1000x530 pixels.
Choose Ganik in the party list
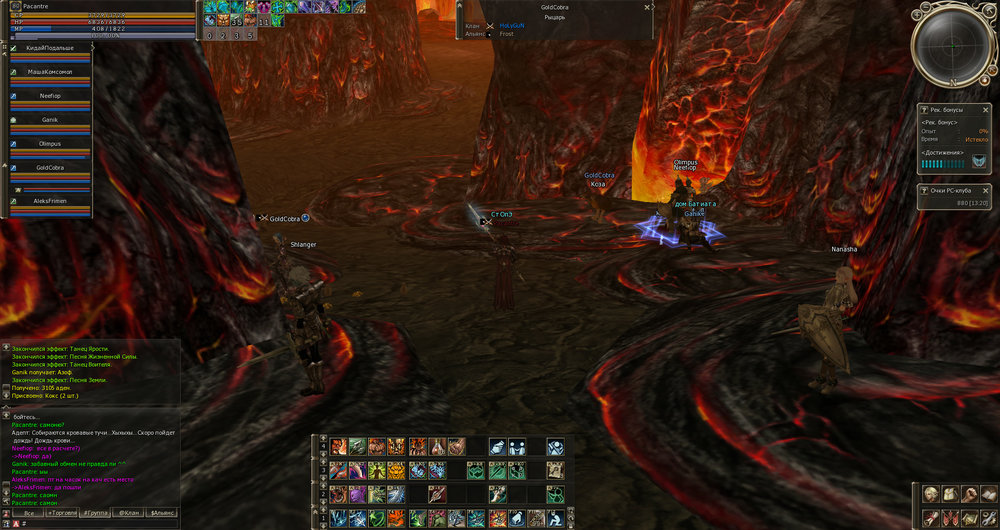pos(50,120)
